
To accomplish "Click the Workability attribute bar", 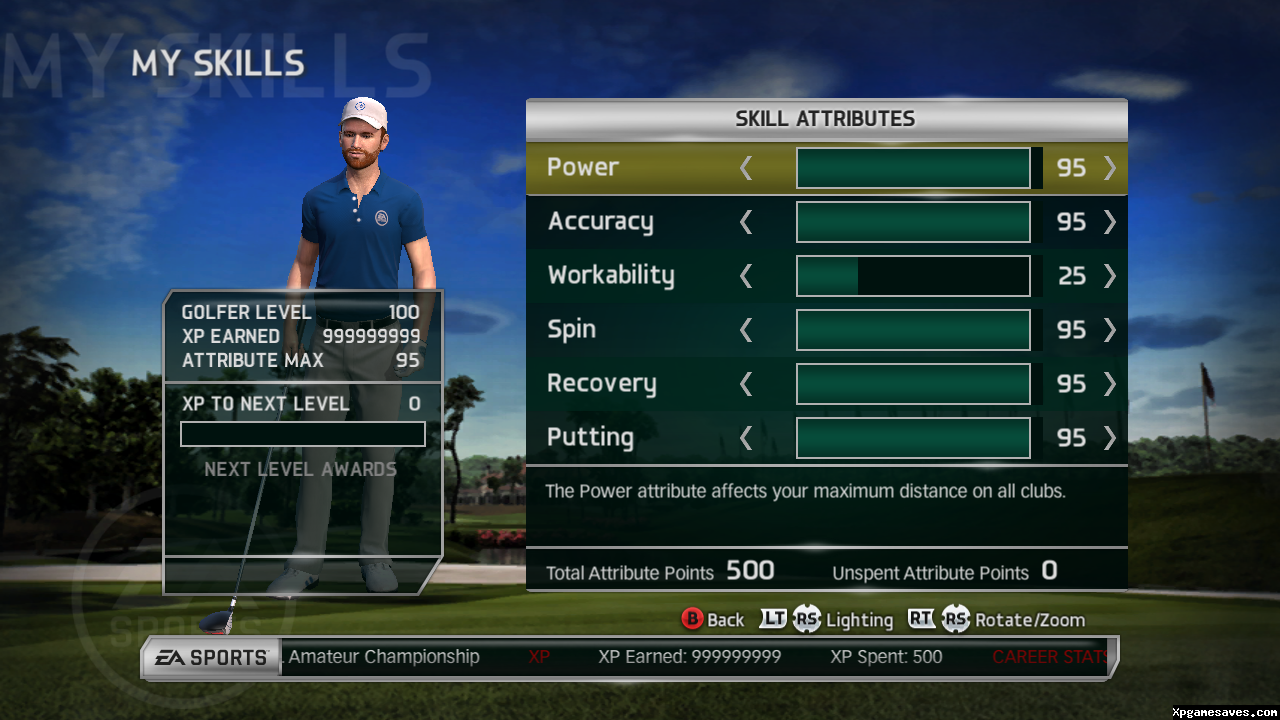I will click(913, 276).
